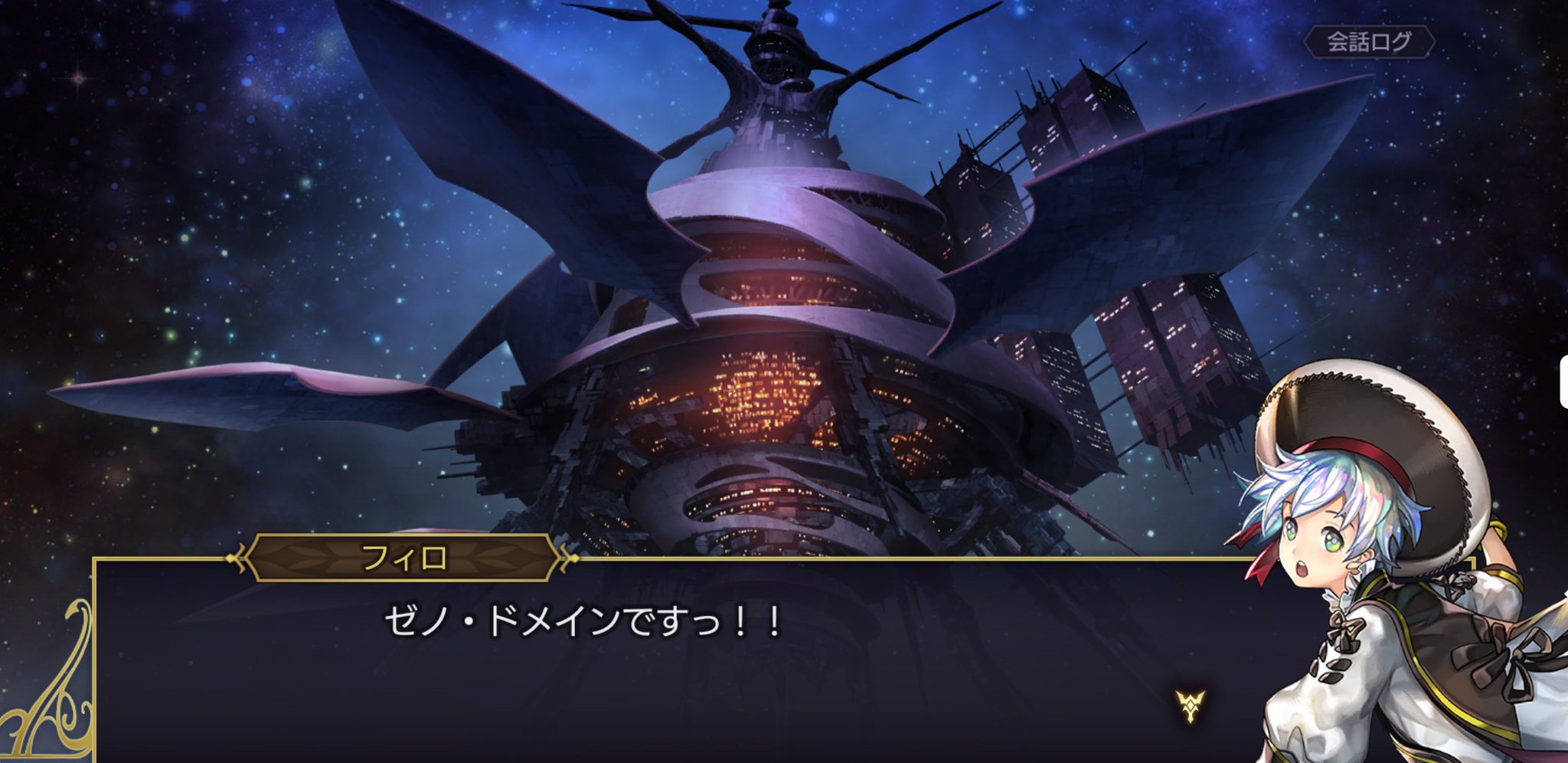Click the dialogue window panel to continue

tap(612, 674)
